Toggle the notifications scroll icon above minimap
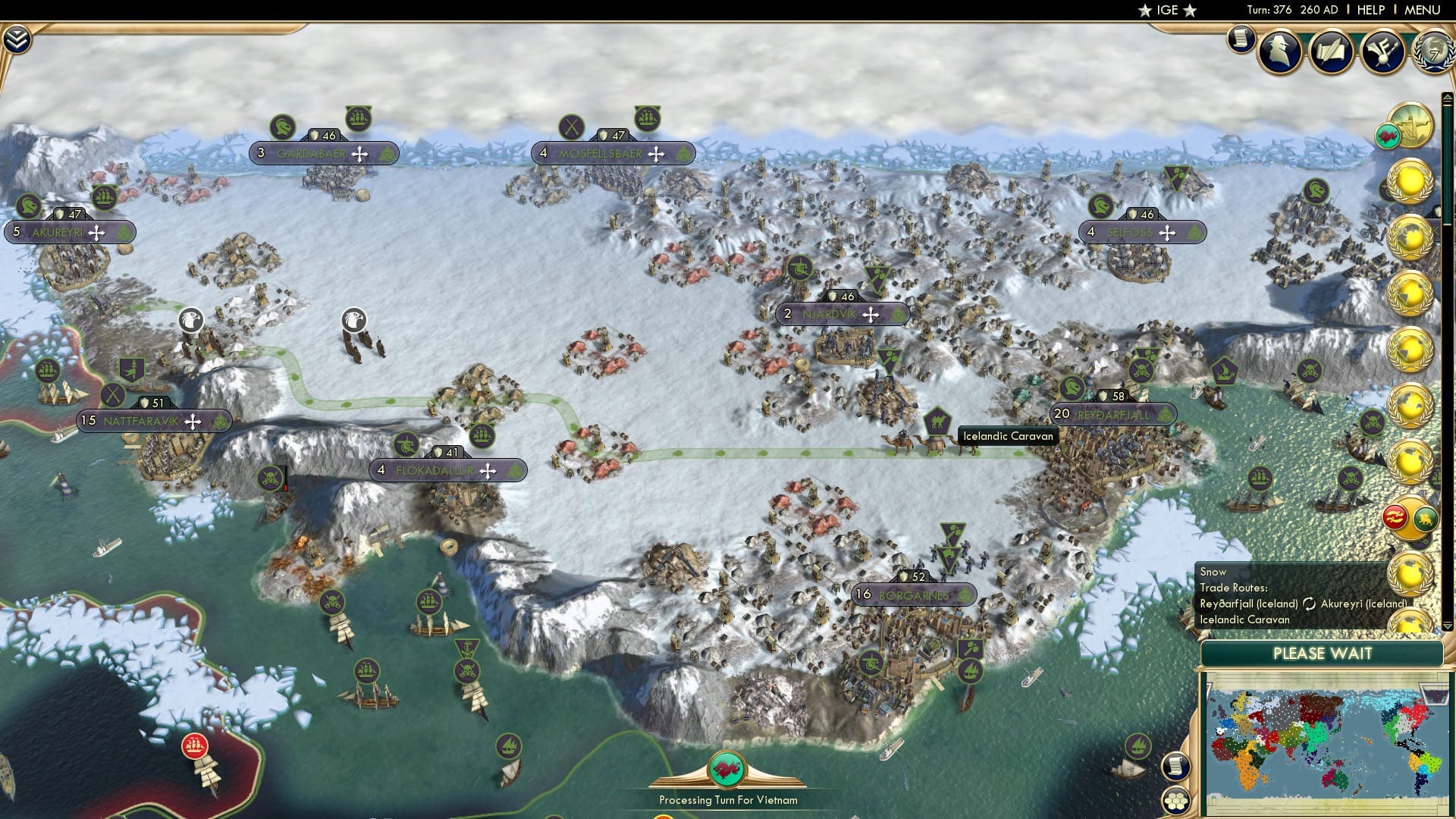Image resolution: width=1456 pixels, height=819 pixels. pyautogui.click(x=1175, y=767)
